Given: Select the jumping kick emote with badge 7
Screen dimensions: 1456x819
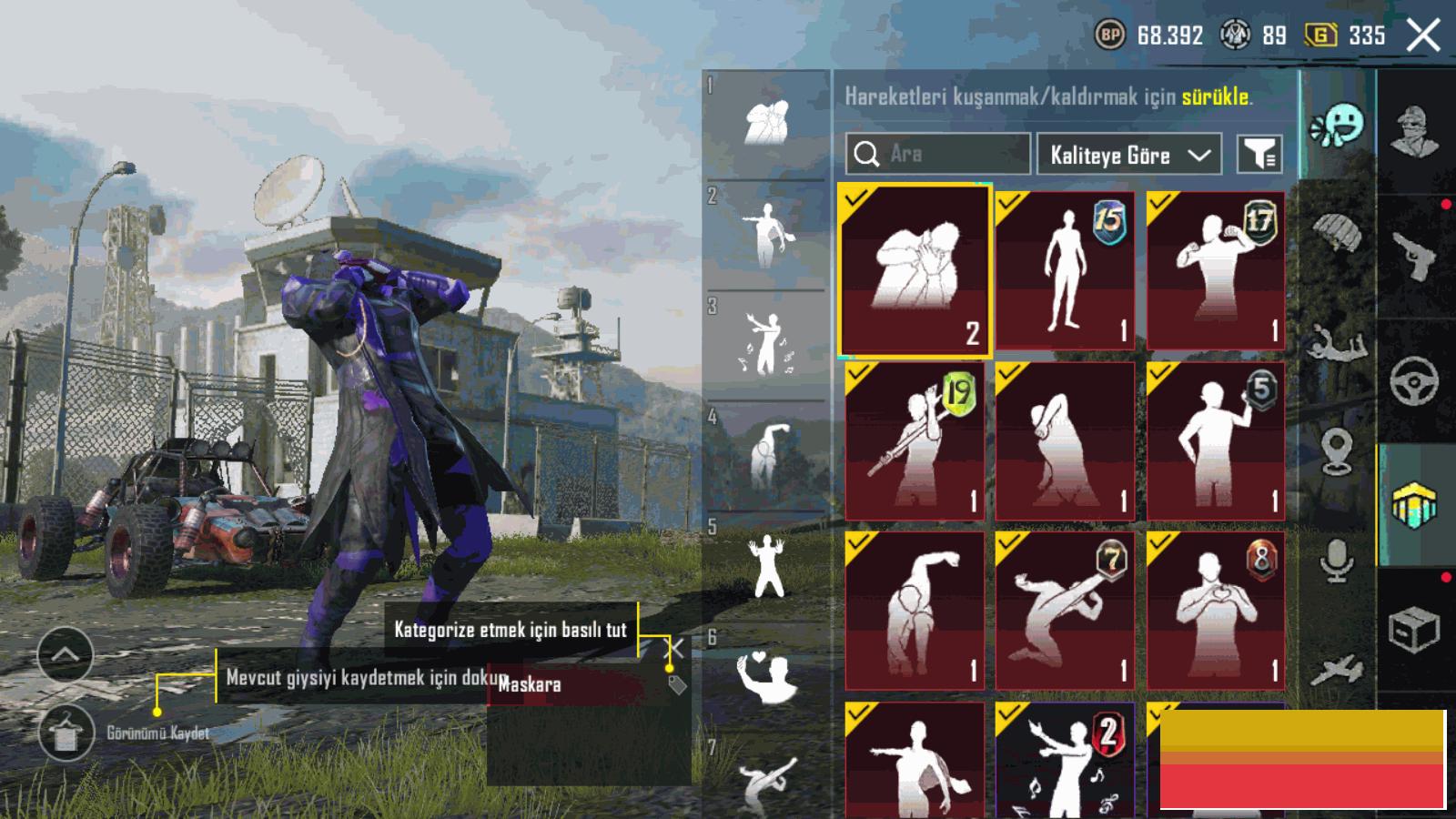Looking at the screenshot, I should (x=1065, y=611).
